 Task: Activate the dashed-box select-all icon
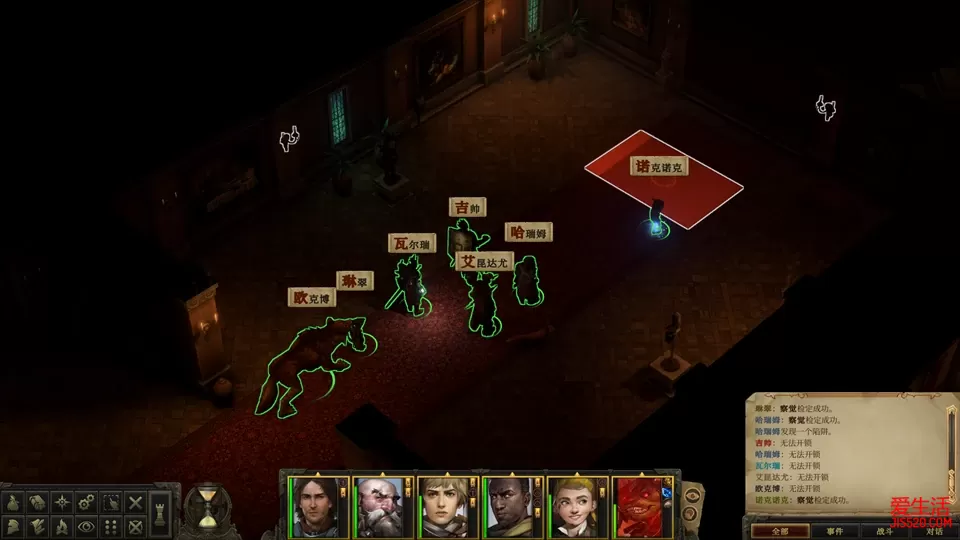click(112, 502)
